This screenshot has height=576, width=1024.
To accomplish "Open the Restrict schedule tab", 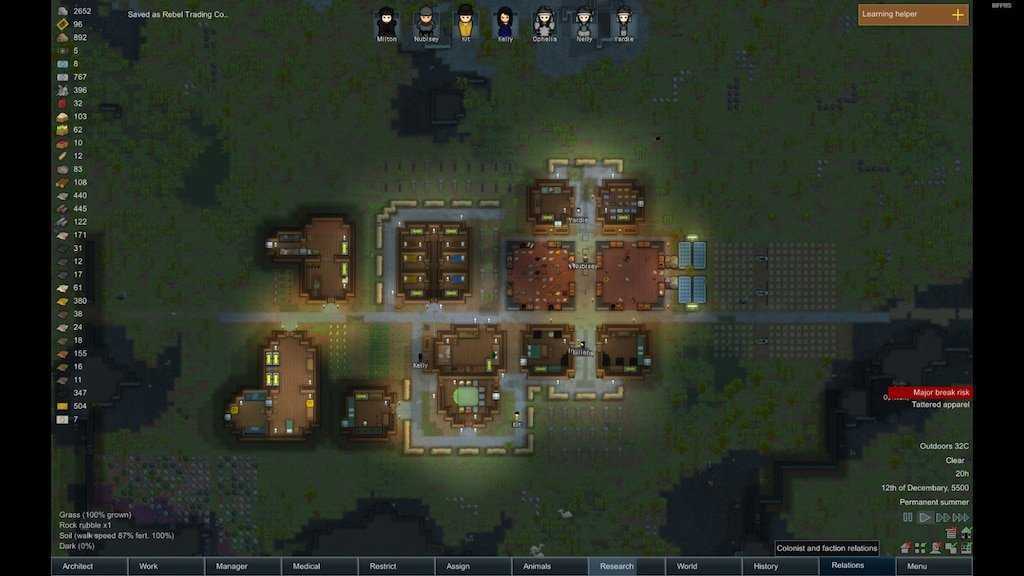I will [395, 566].
